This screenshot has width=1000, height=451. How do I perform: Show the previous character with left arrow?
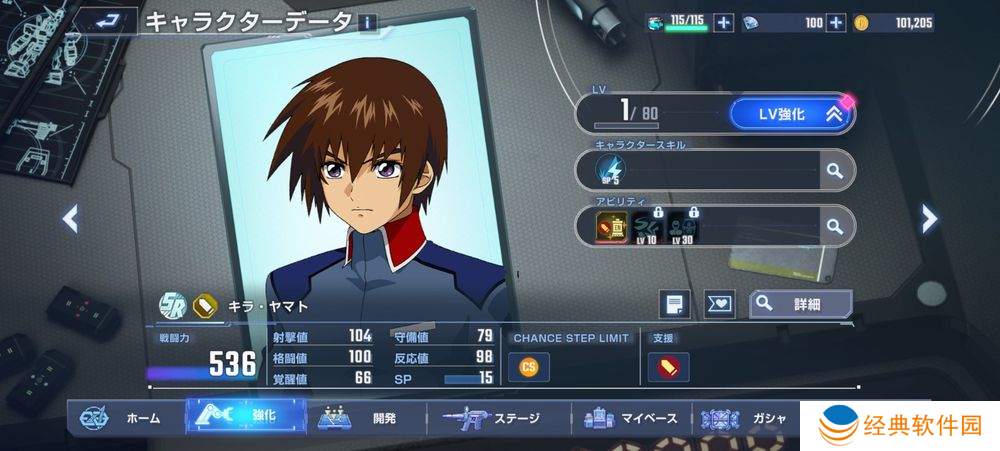click(x=70, y=218)
